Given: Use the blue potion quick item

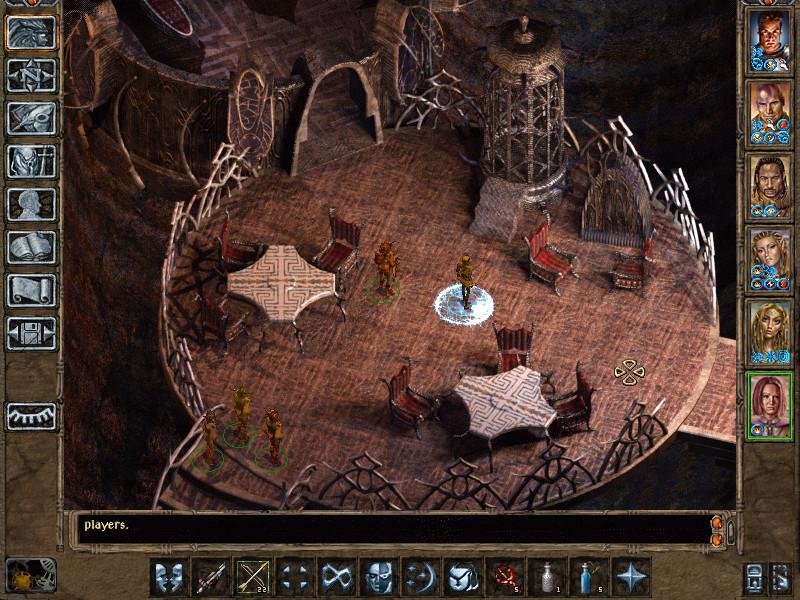Looking at the screenshot, I should tap(589, 577).
